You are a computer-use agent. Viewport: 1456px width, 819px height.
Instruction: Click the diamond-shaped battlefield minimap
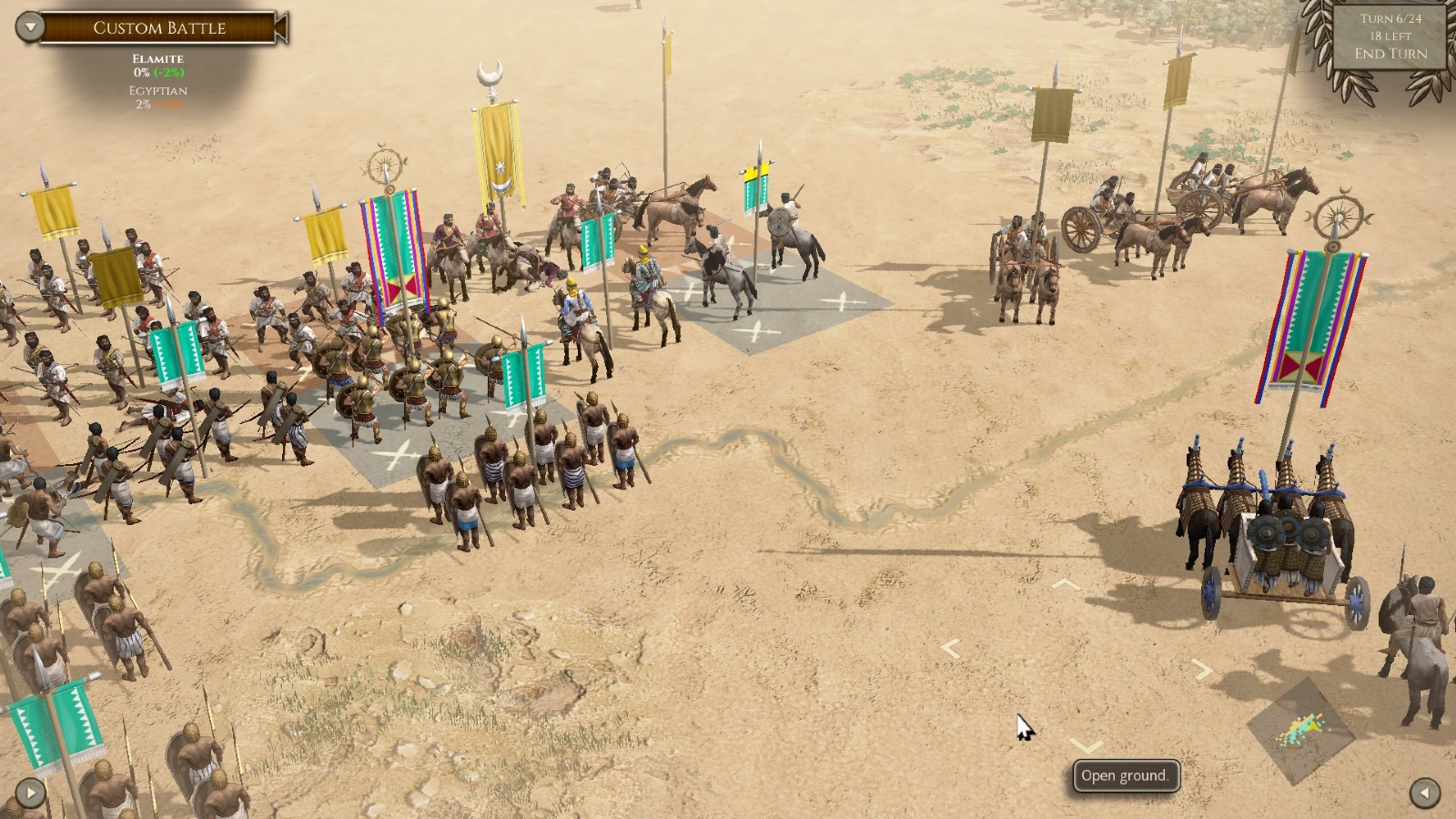(1300, 730)
